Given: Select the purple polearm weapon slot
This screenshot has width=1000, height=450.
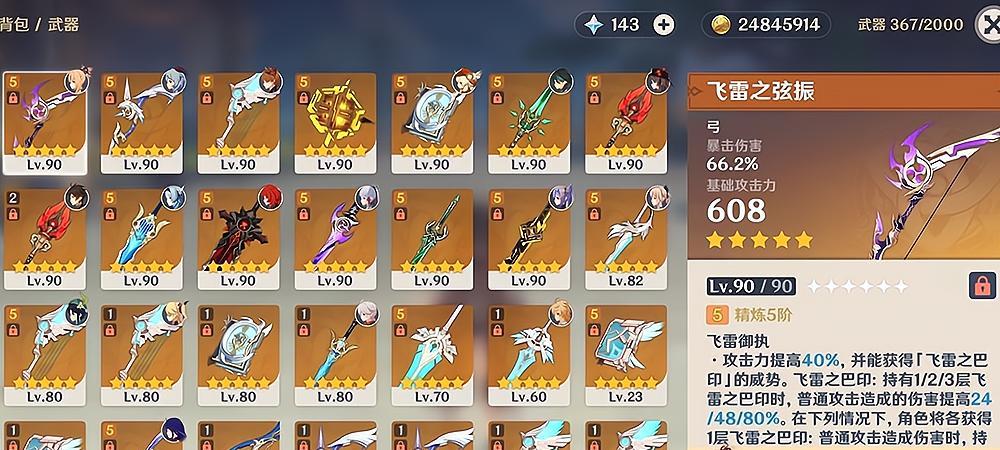Looking at the screenshot, I should click(x=335, y=234).
